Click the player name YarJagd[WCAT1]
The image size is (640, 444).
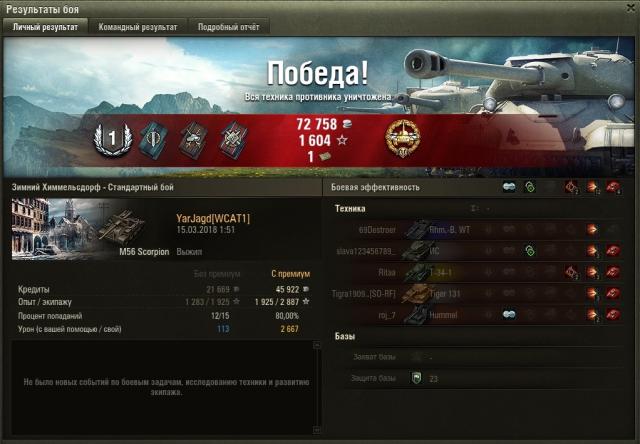pyautogui.click(x=212, y=218)
